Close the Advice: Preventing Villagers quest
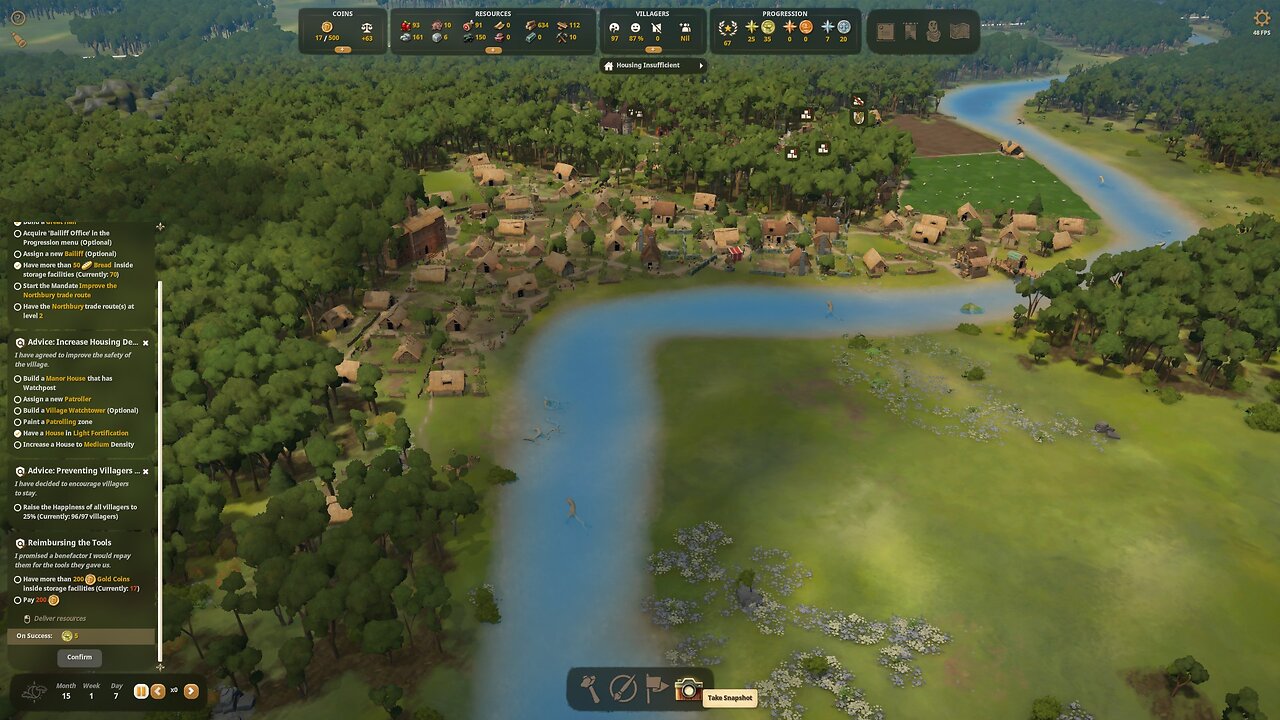This screenshot has height=720, width=1280. [x=145, y=471]
